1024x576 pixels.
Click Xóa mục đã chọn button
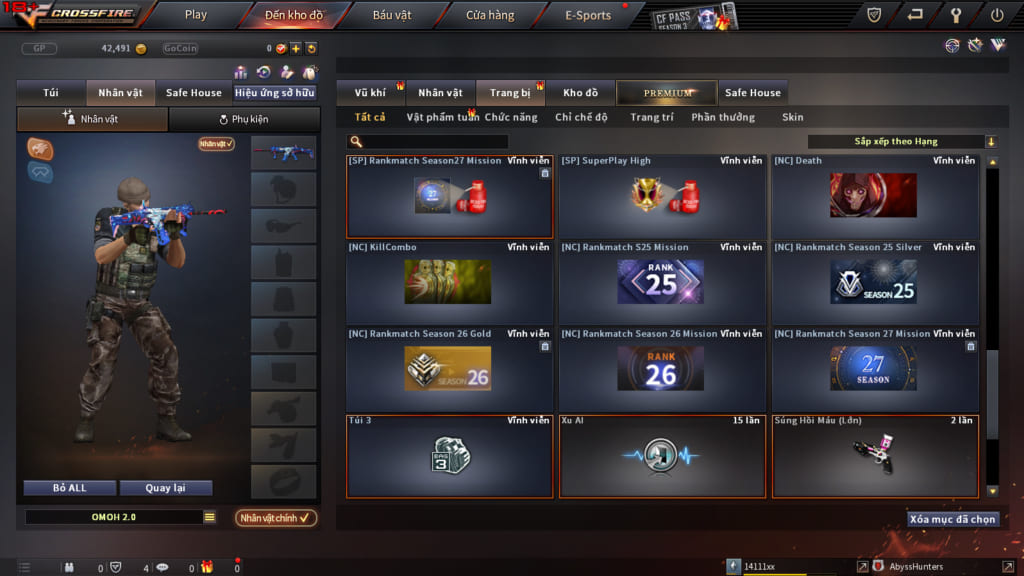(x=952, y=520)
